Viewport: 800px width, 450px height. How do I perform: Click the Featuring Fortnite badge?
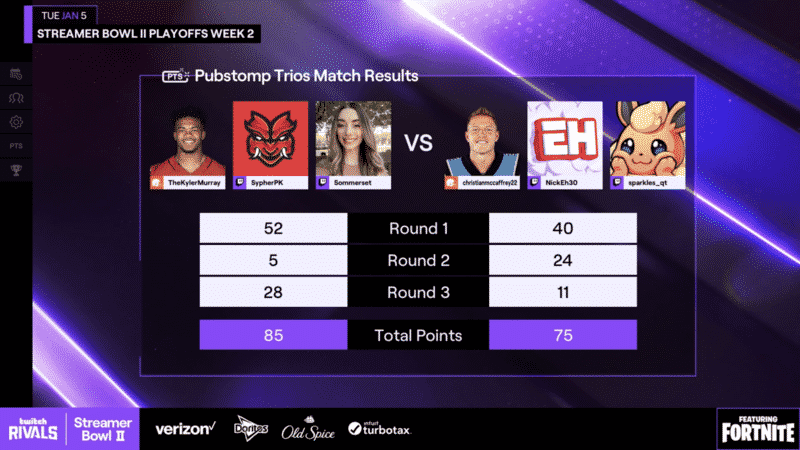click(x=756, y=428)
